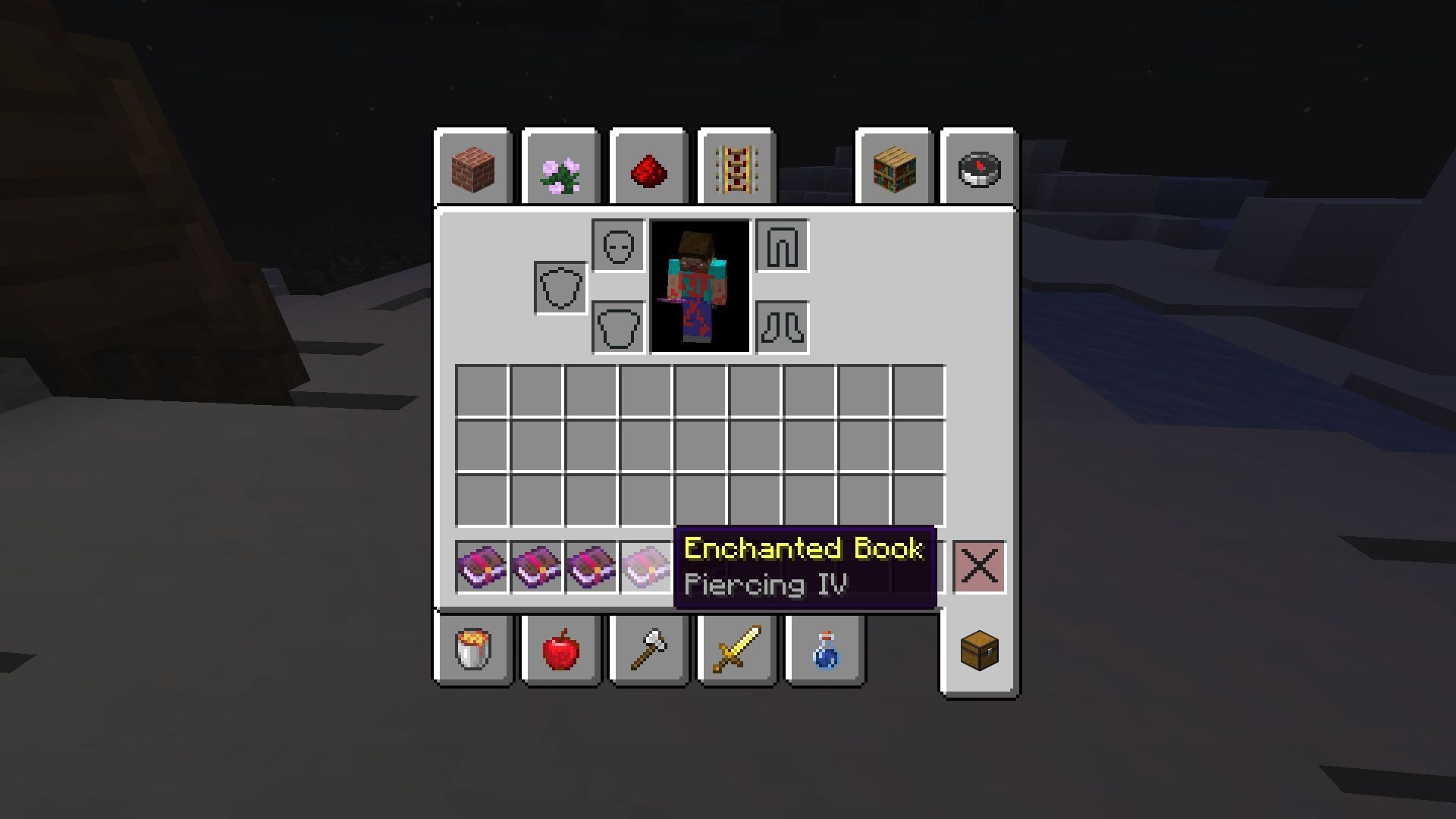This screenshot has height=819, width=1456.
Task: Click the bookshelf enchanted items tab icon
Action: click(x=893, y=169)
